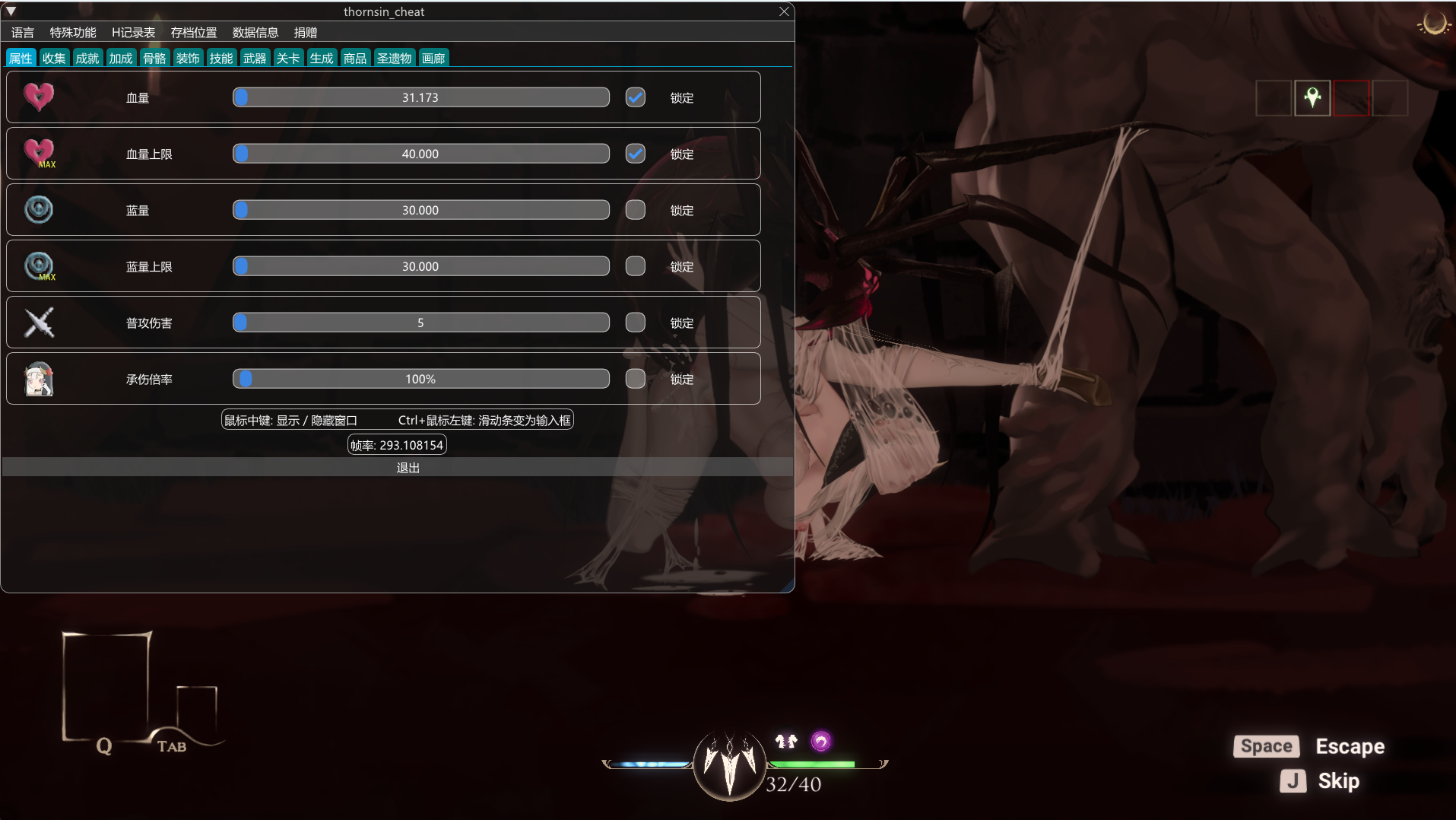The width and height of the screenshot is (1456, 820).
Task: Open the 数据信息 menu
Action: (x=255, y=33)
